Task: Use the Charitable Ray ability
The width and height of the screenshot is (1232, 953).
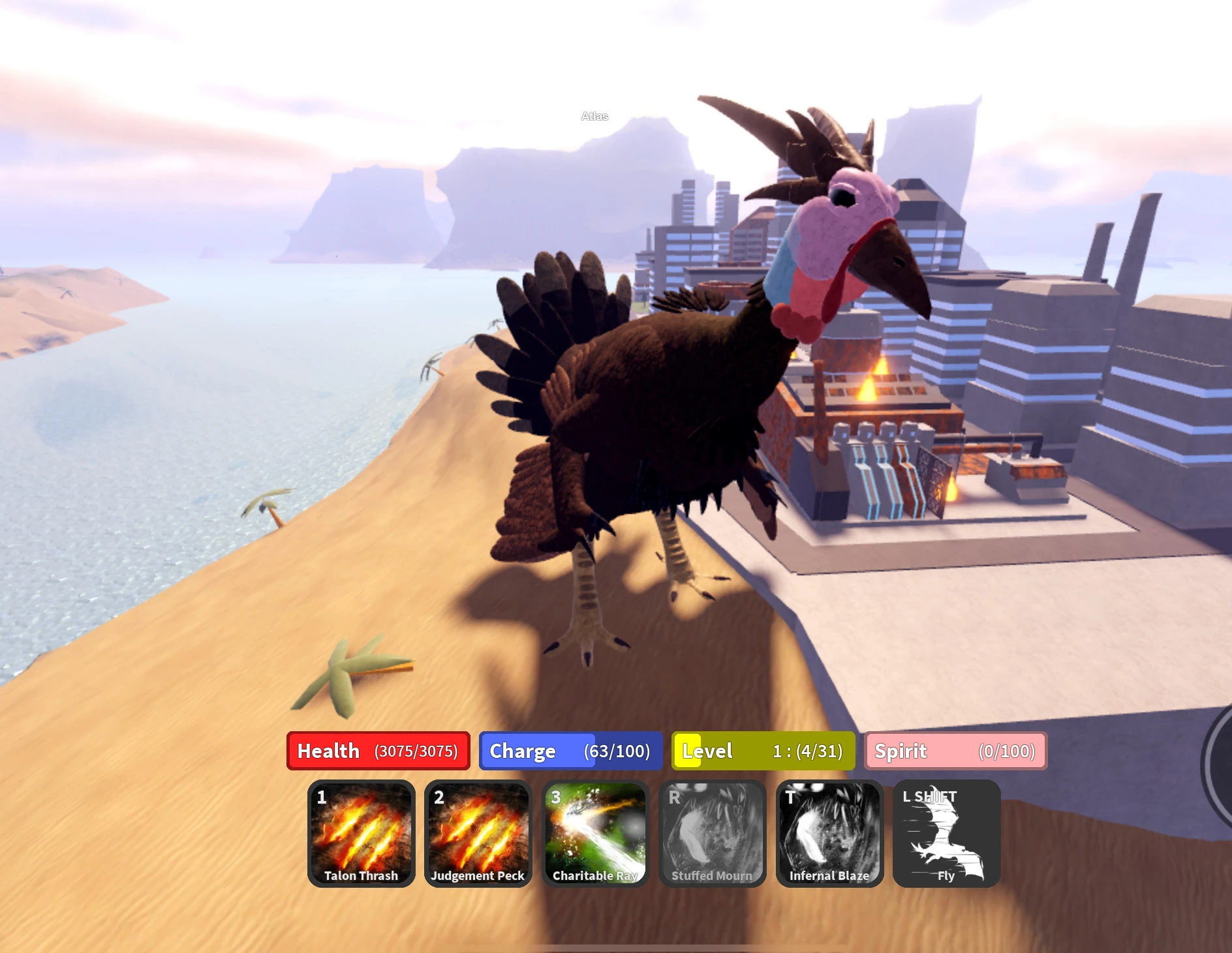Action: point(594,835)
